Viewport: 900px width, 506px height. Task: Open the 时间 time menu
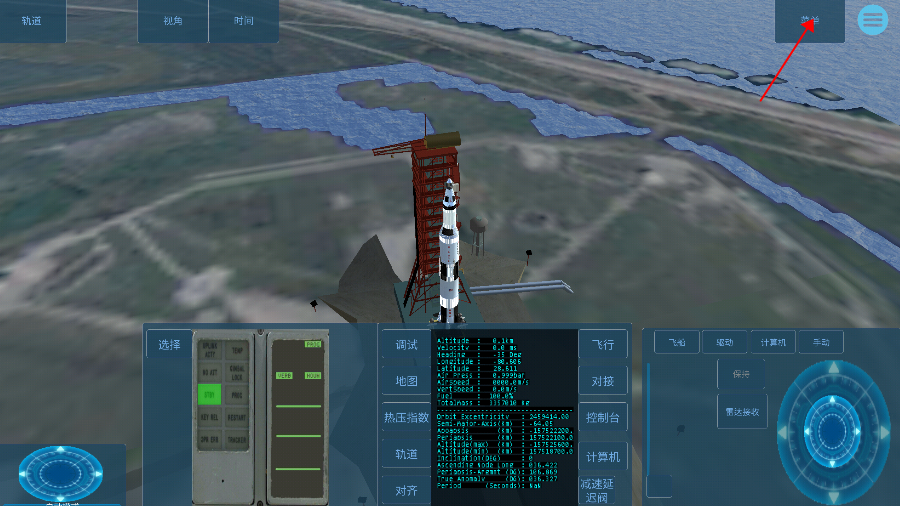click(244, 21)
